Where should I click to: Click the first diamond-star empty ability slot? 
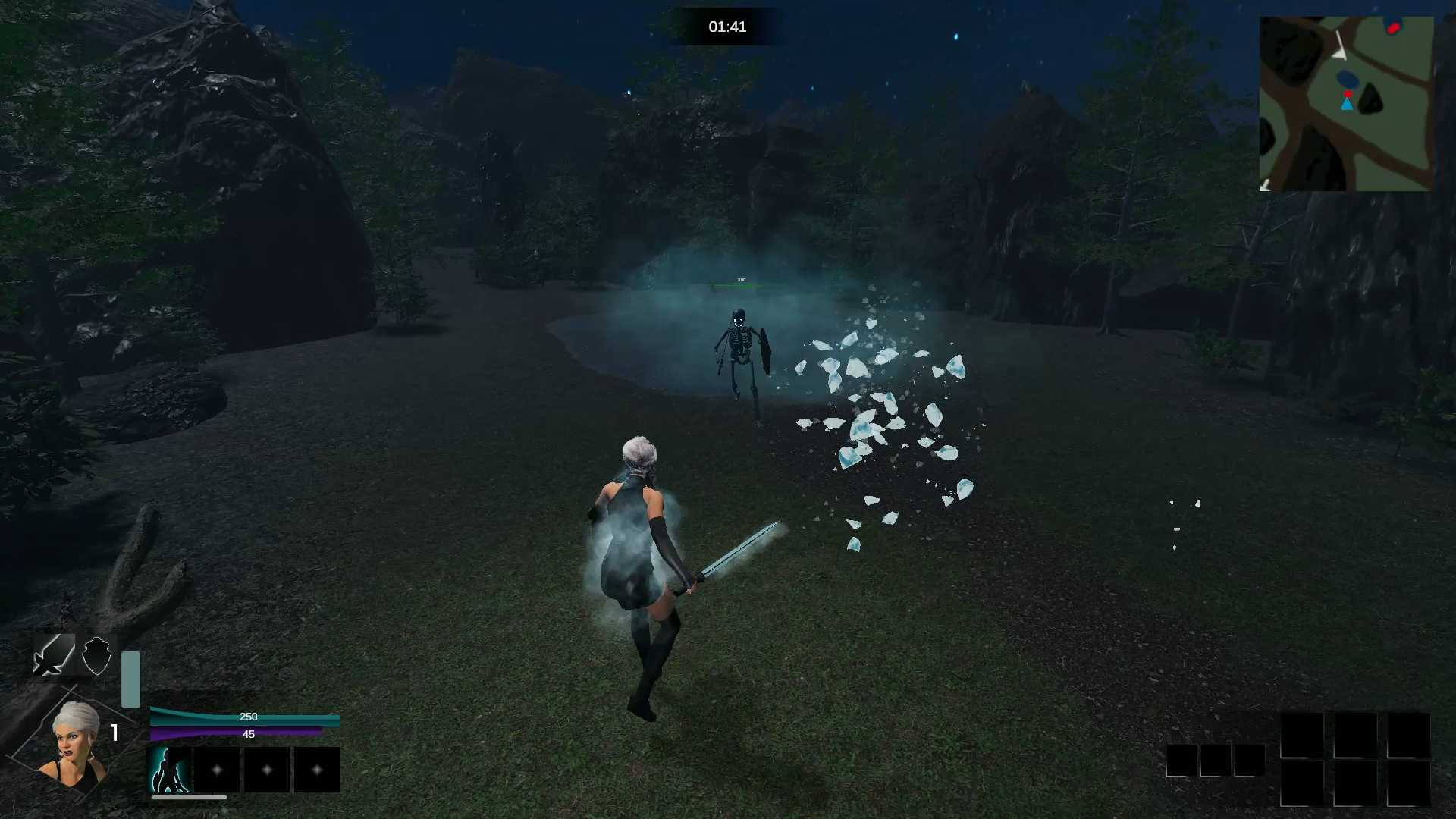coord(218,769)
